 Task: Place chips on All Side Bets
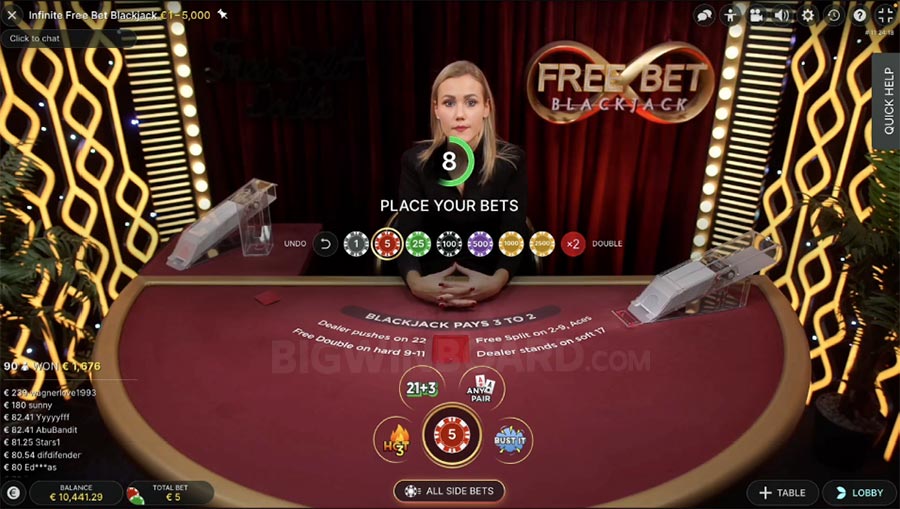[x=450, y=491]
